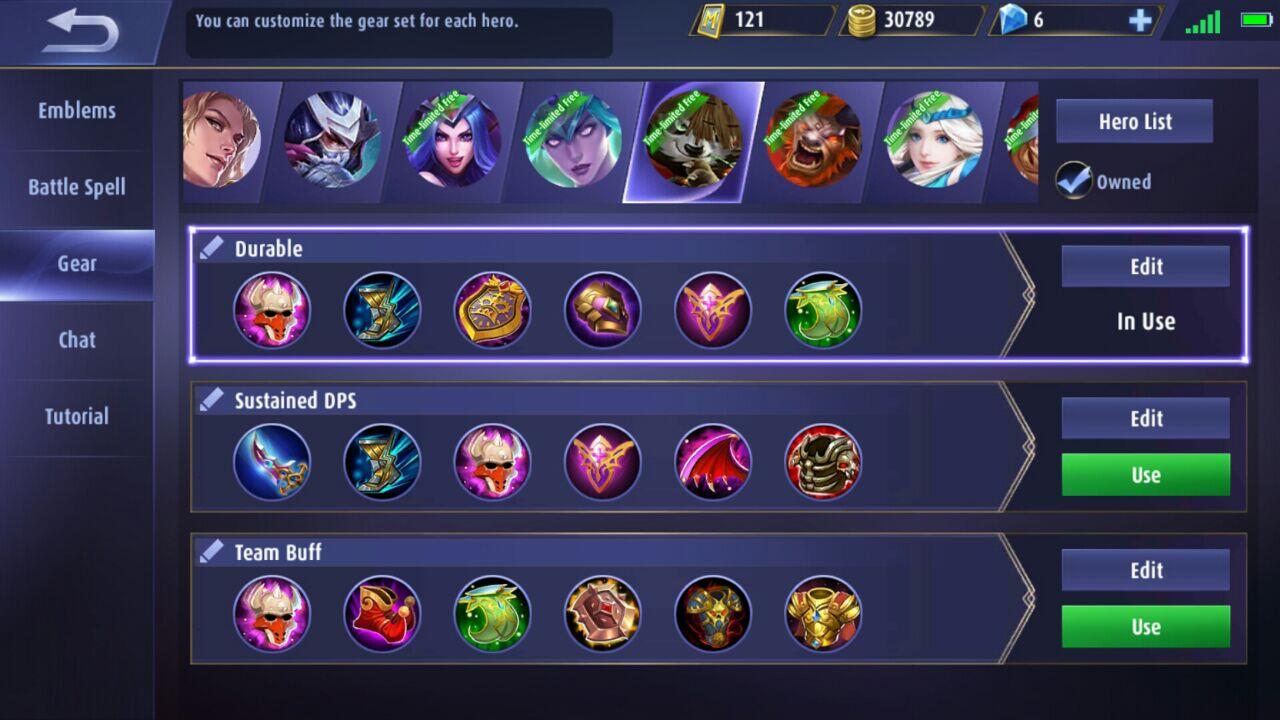Edit the Durable gear set

tap(1146, 267)
